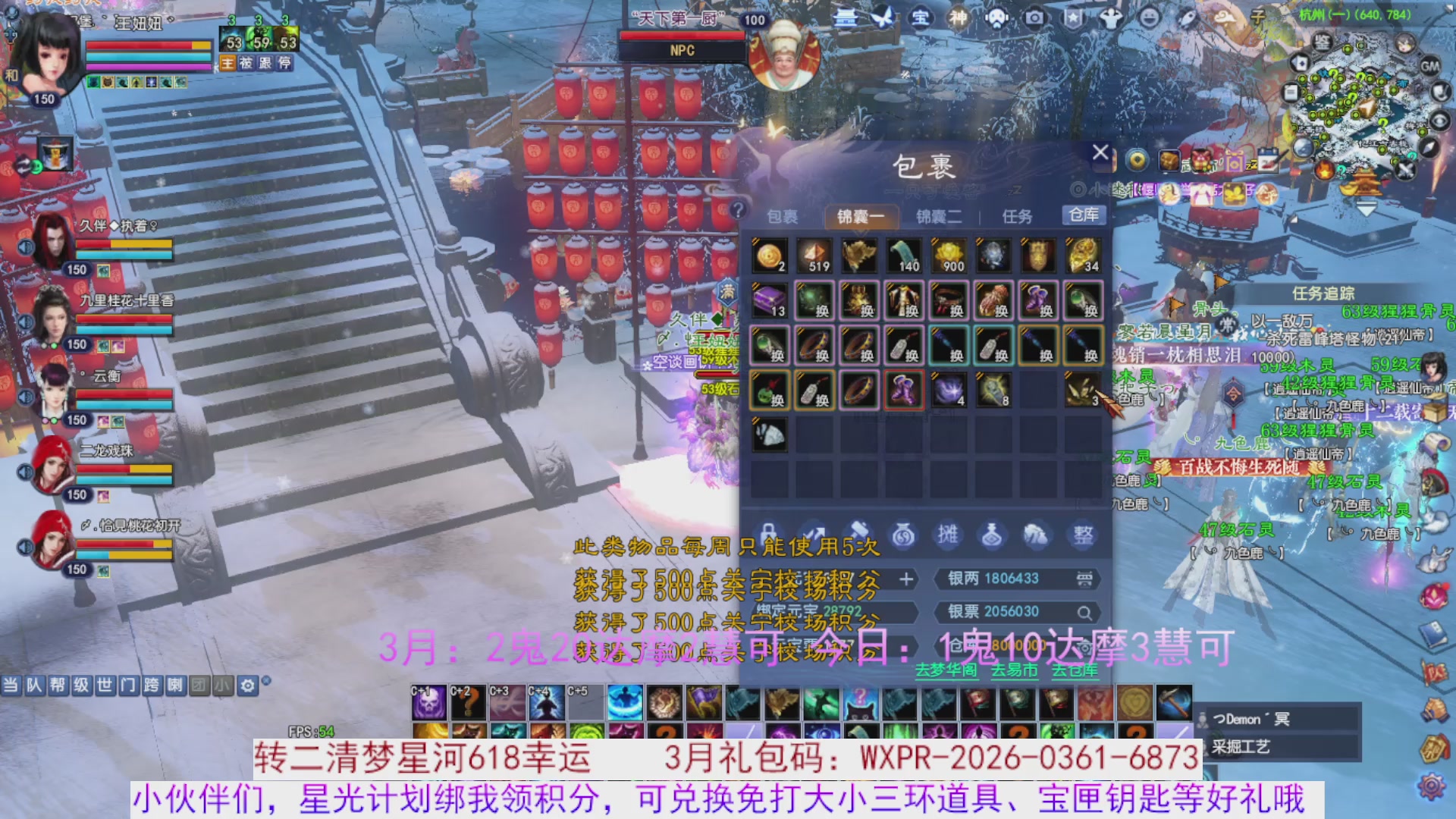Click the robot customer-service icon in the top toolbar
The width and height of the screenshot is (1456, 819).
(x=996, y=17)
